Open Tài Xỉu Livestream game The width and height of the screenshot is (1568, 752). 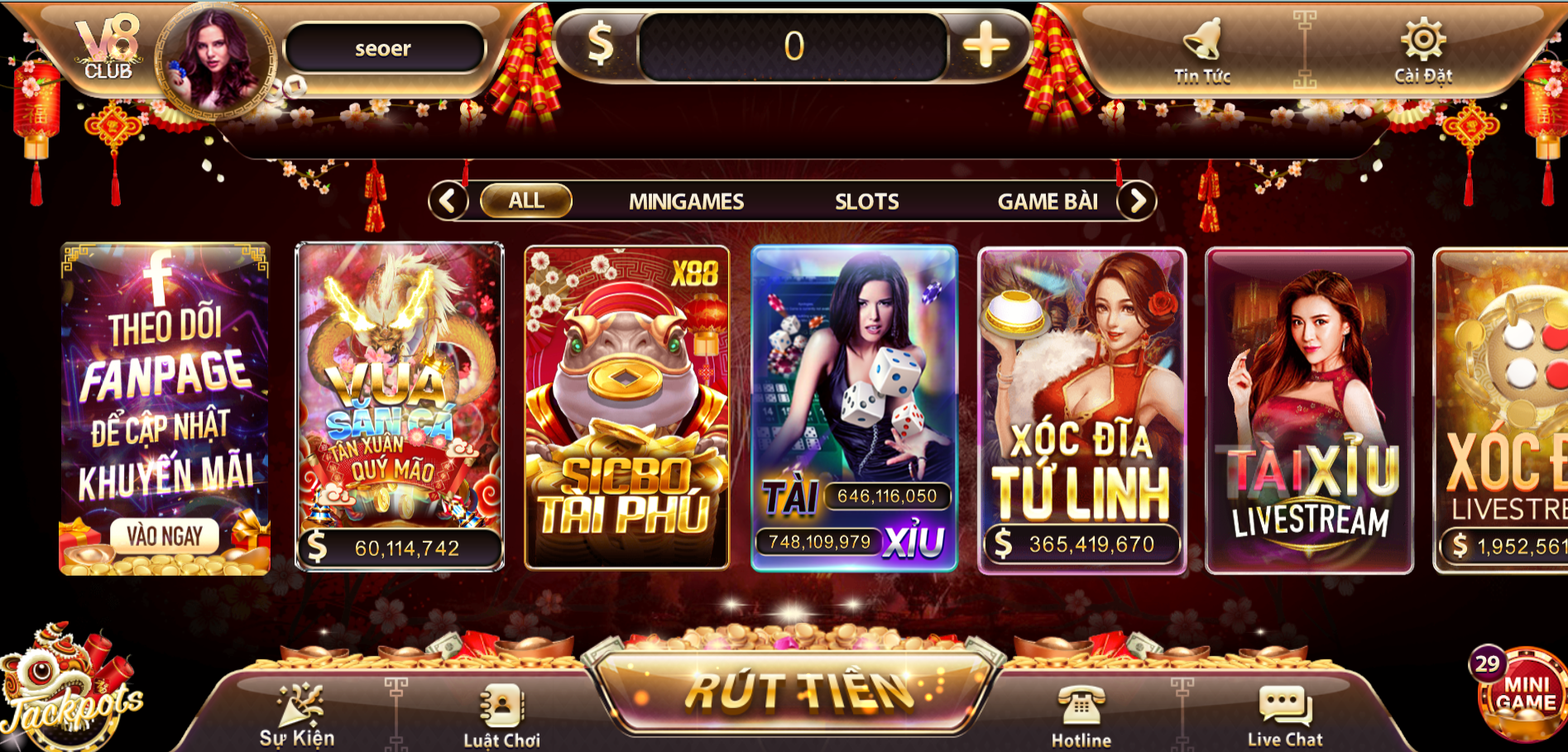tap(1309, 410)
